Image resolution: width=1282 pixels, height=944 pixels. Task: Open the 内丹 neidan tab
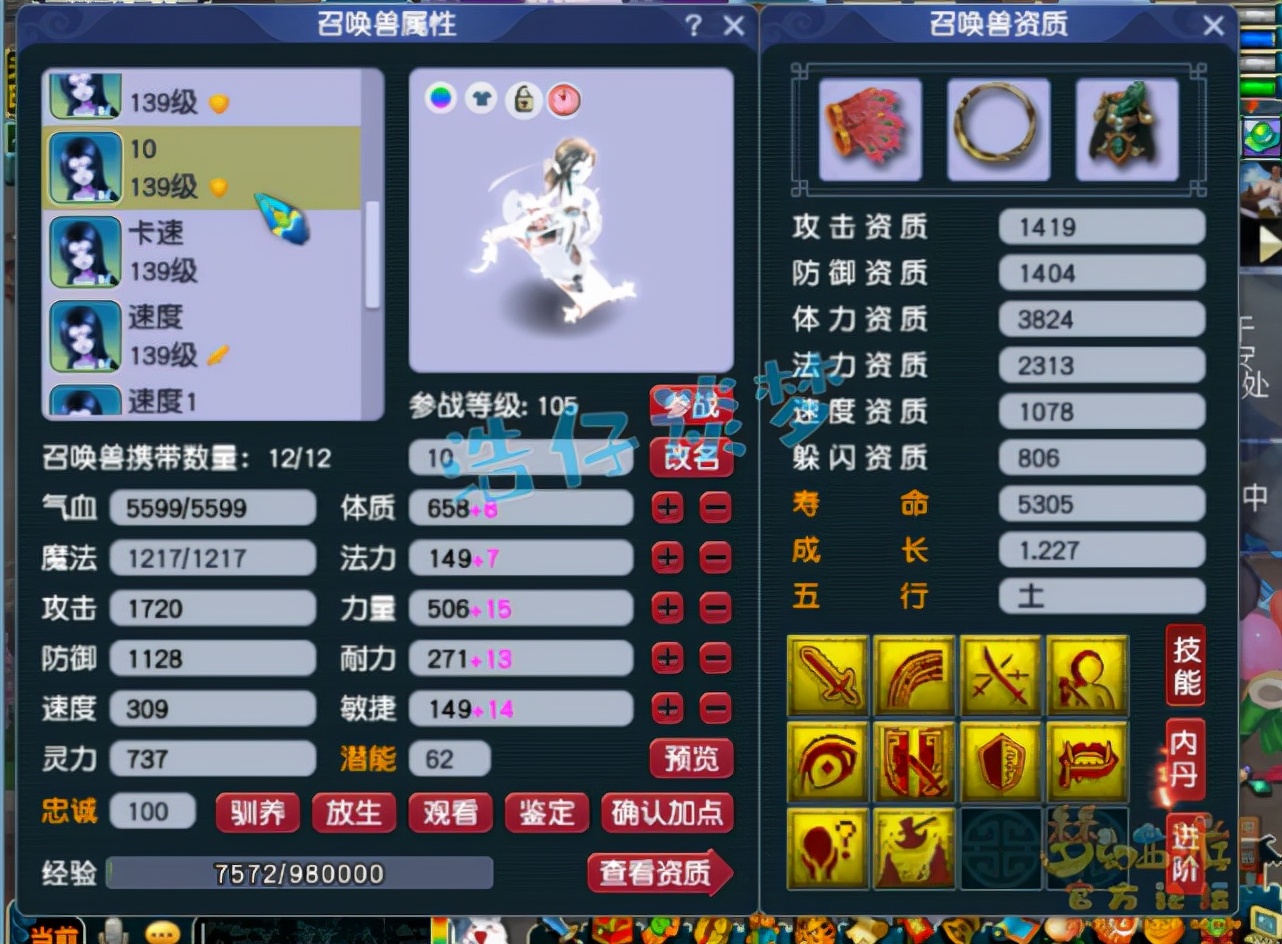pyautogui.click(x=1184, y=757)
